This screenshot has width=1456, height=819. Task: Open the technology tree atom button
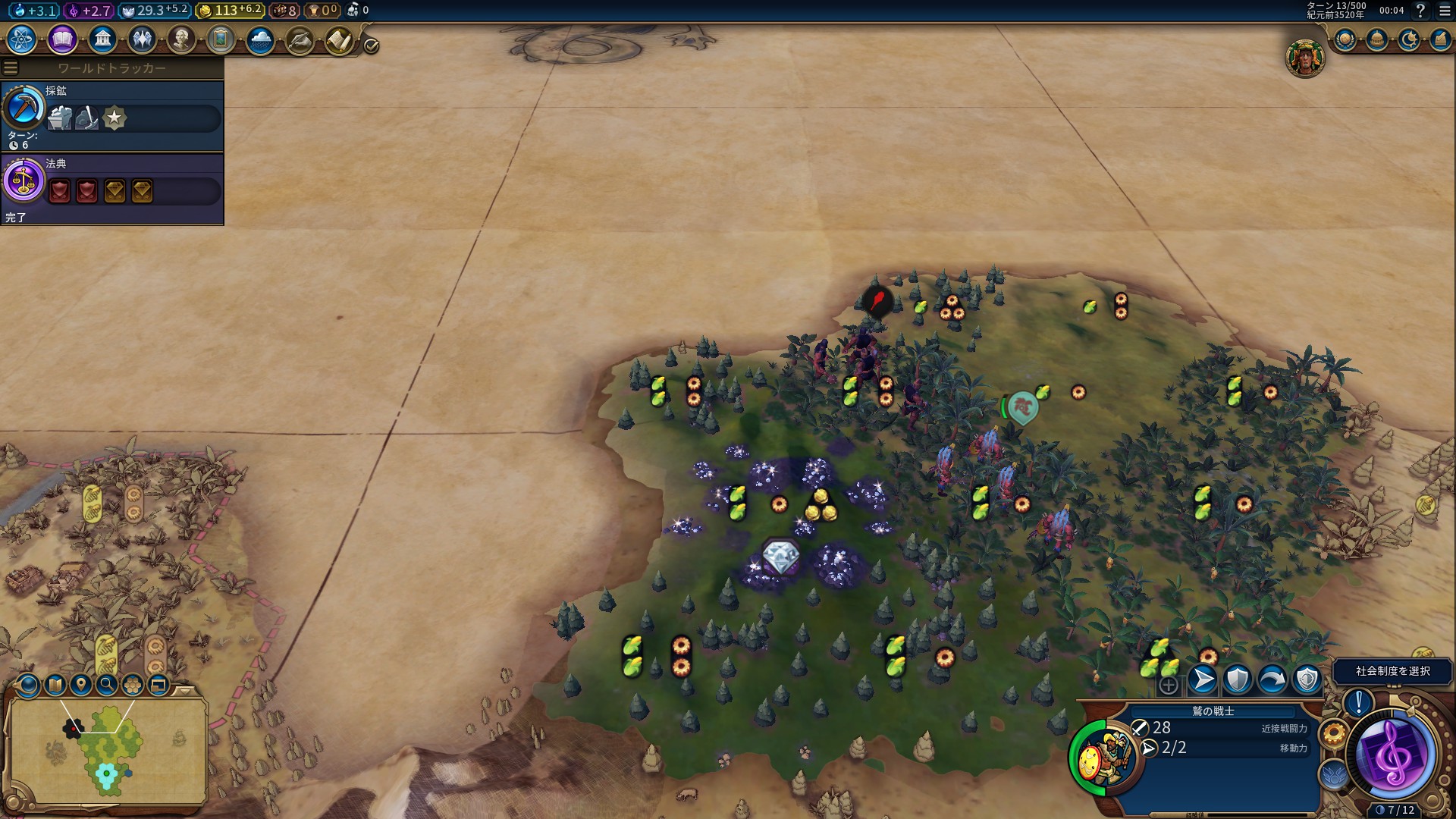tap(22, 39)
